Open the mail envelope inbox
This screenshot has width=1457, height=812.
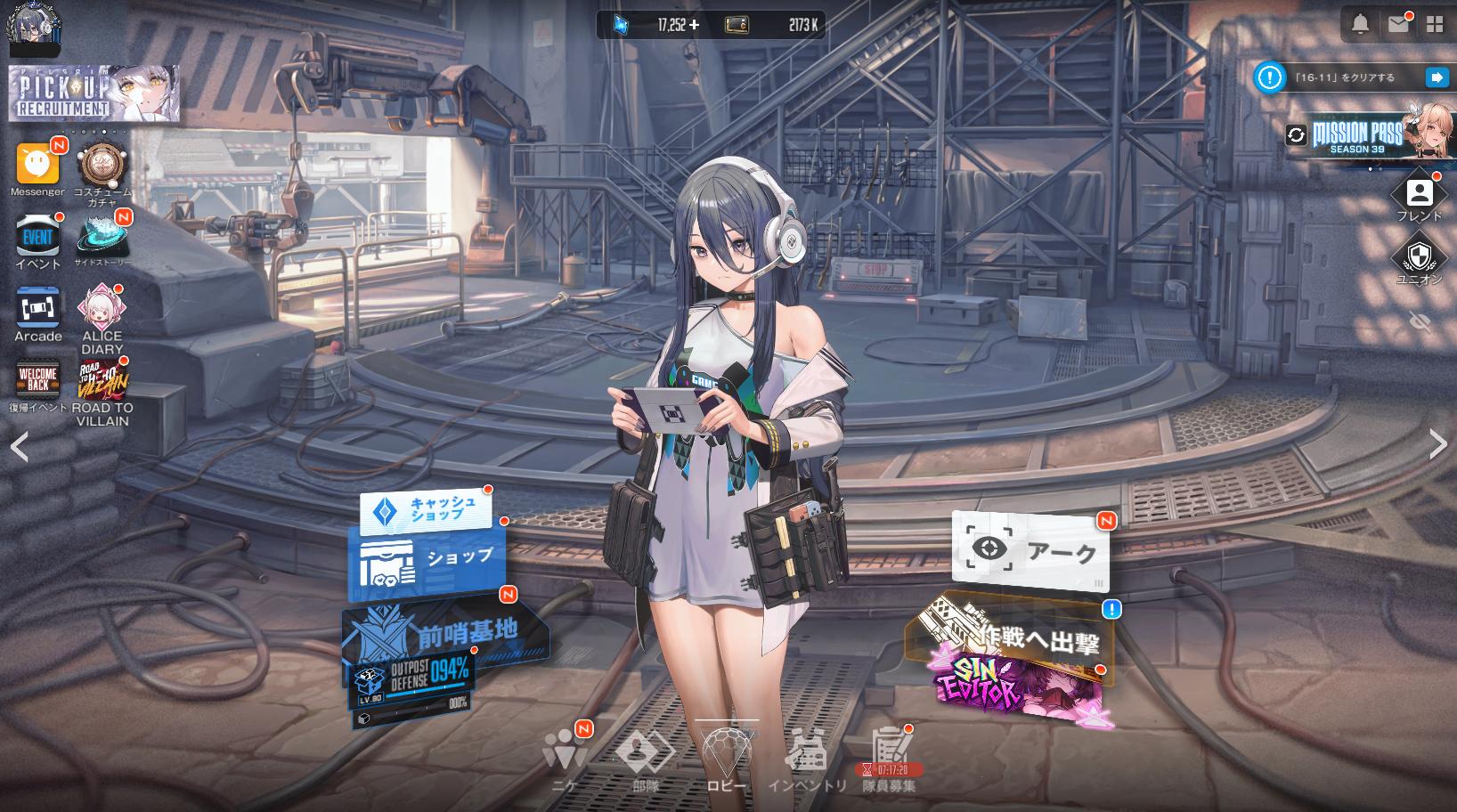point(1397,24)
